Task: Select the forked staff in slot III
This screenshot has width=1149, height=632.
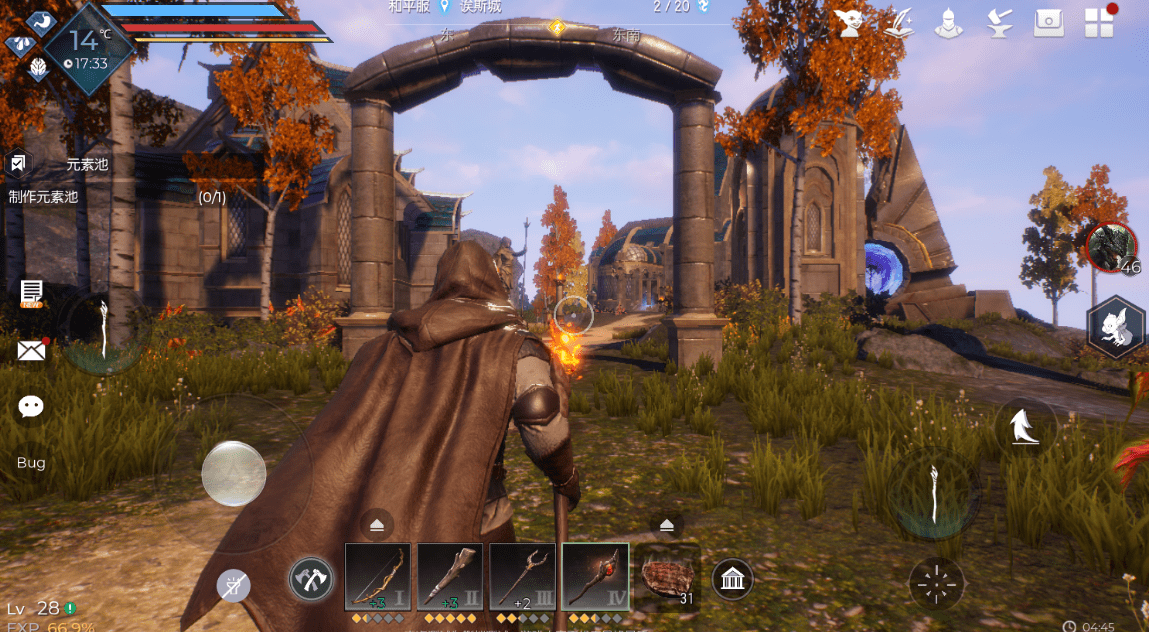Action: (x=522, y=577)
